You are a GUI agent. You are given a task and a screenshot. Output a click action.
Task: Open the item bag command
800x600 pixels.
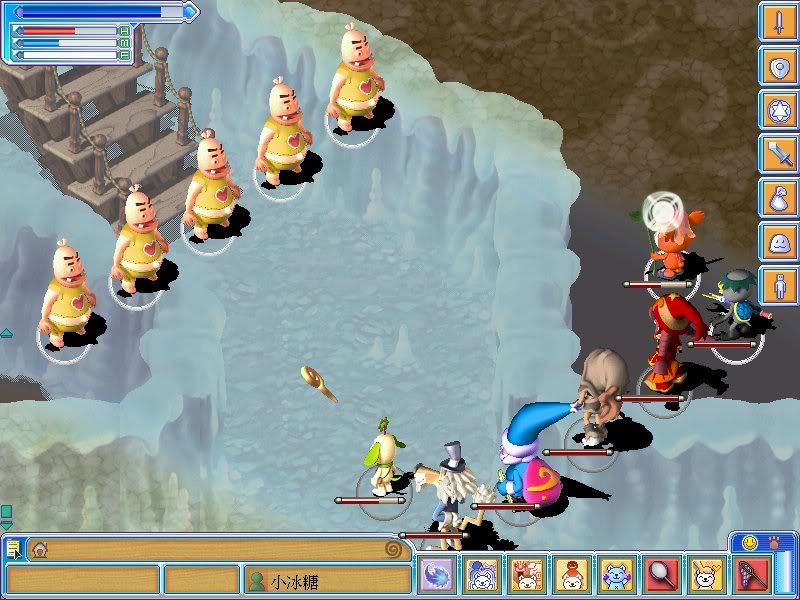[x=777, y=198]
